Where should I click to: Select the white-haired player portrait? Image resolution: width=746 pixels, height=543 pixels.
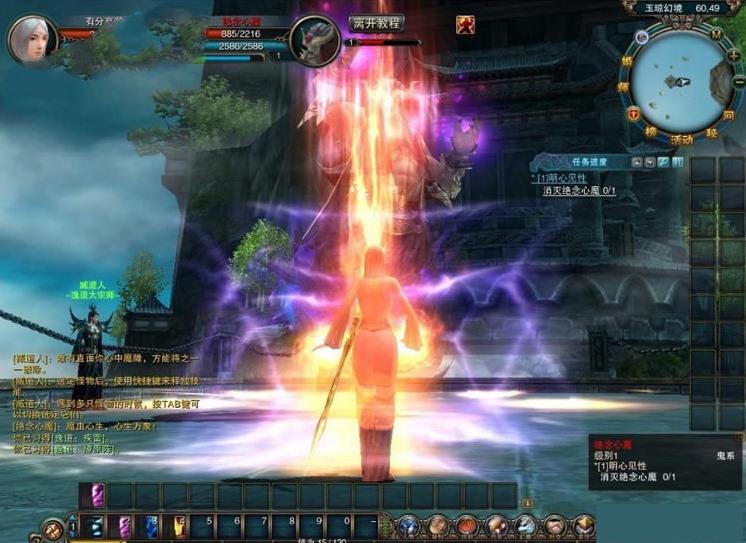33,39
